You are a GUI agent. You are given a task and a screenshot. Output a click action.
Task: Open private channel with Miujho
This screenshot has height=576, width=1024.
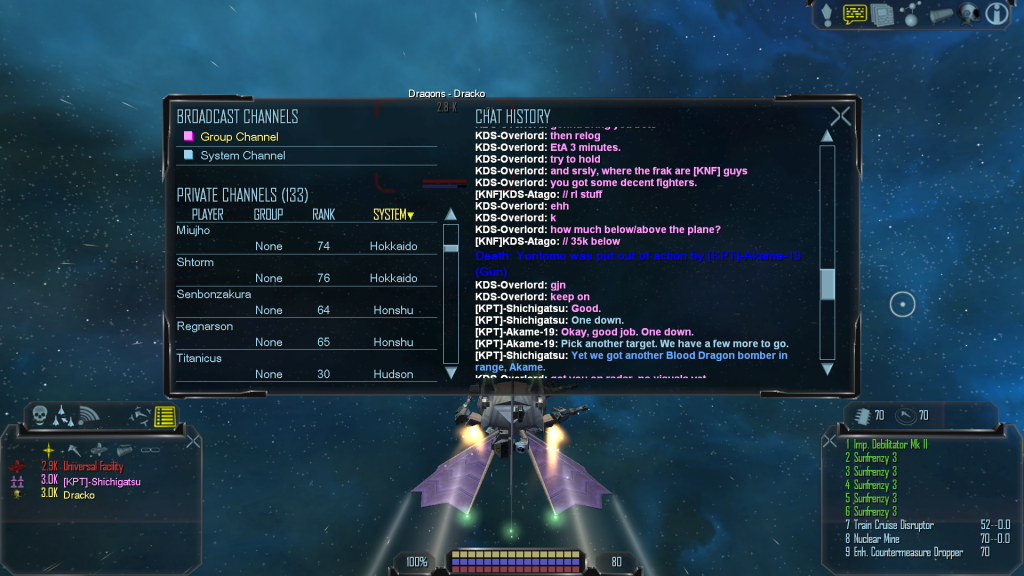click(194, 231)
